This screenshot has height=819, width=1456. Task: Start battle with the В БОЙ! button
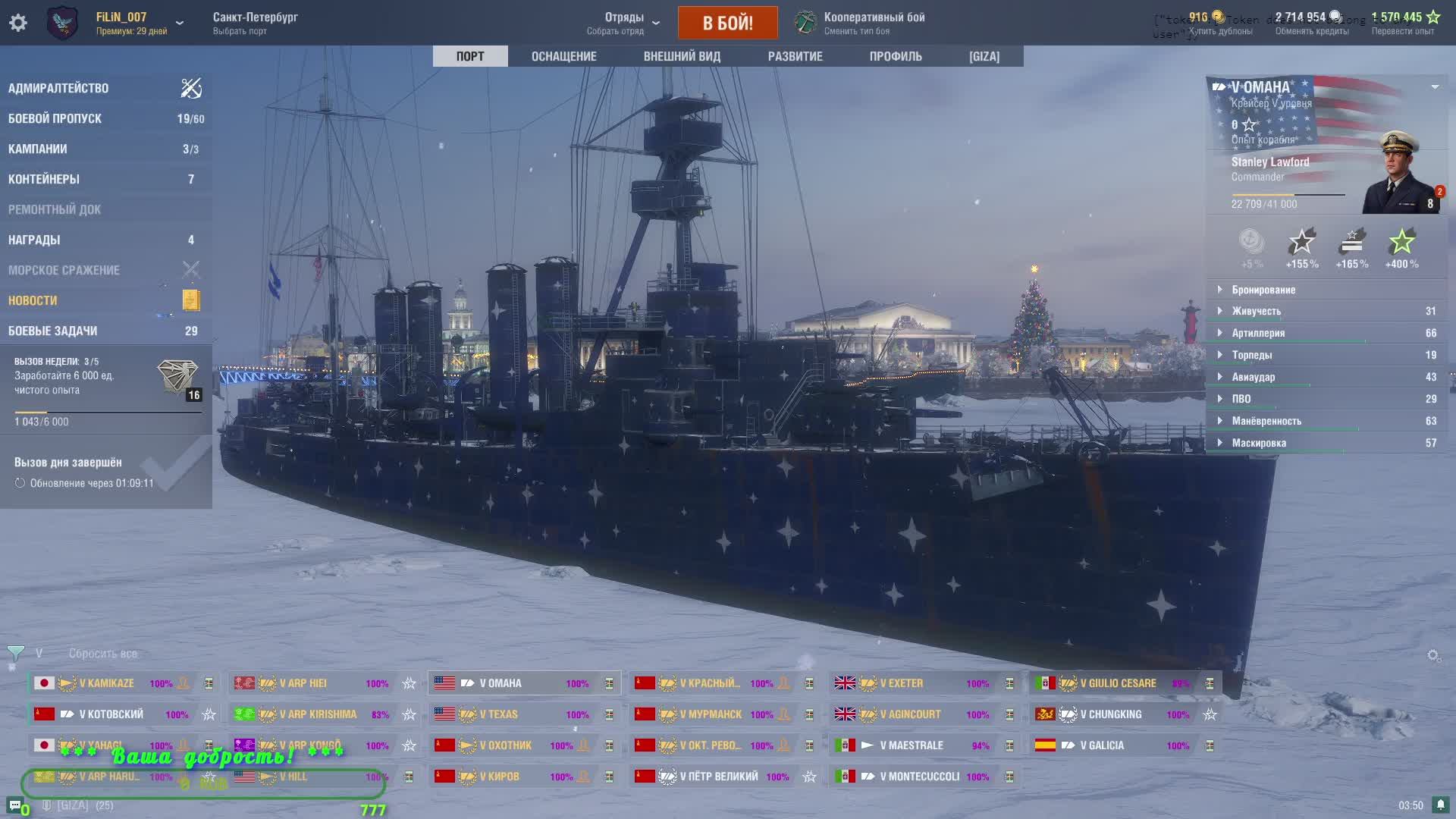(x=727, y=23)
